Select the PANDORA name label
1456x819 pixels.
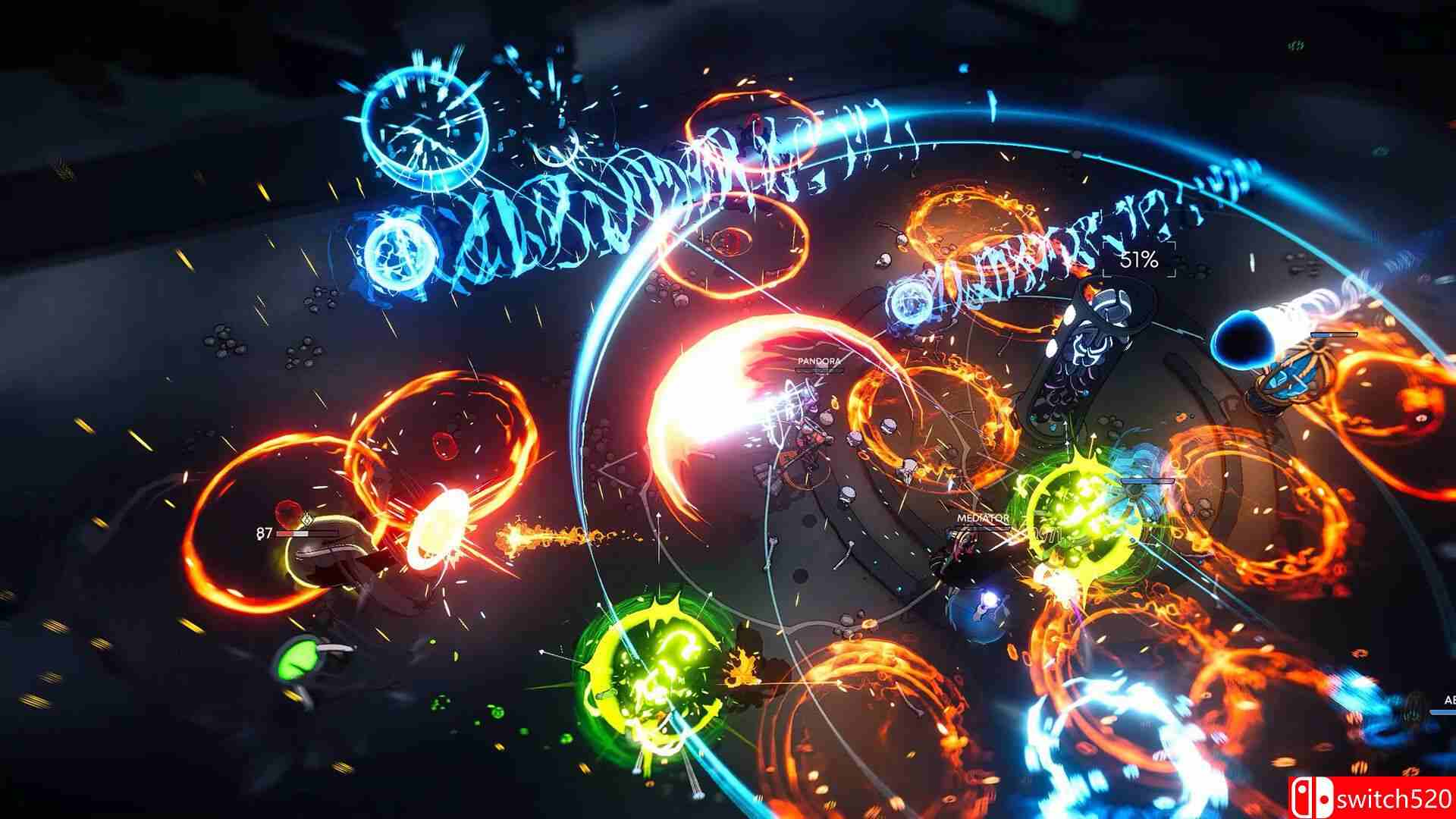(x=818, y=361)
